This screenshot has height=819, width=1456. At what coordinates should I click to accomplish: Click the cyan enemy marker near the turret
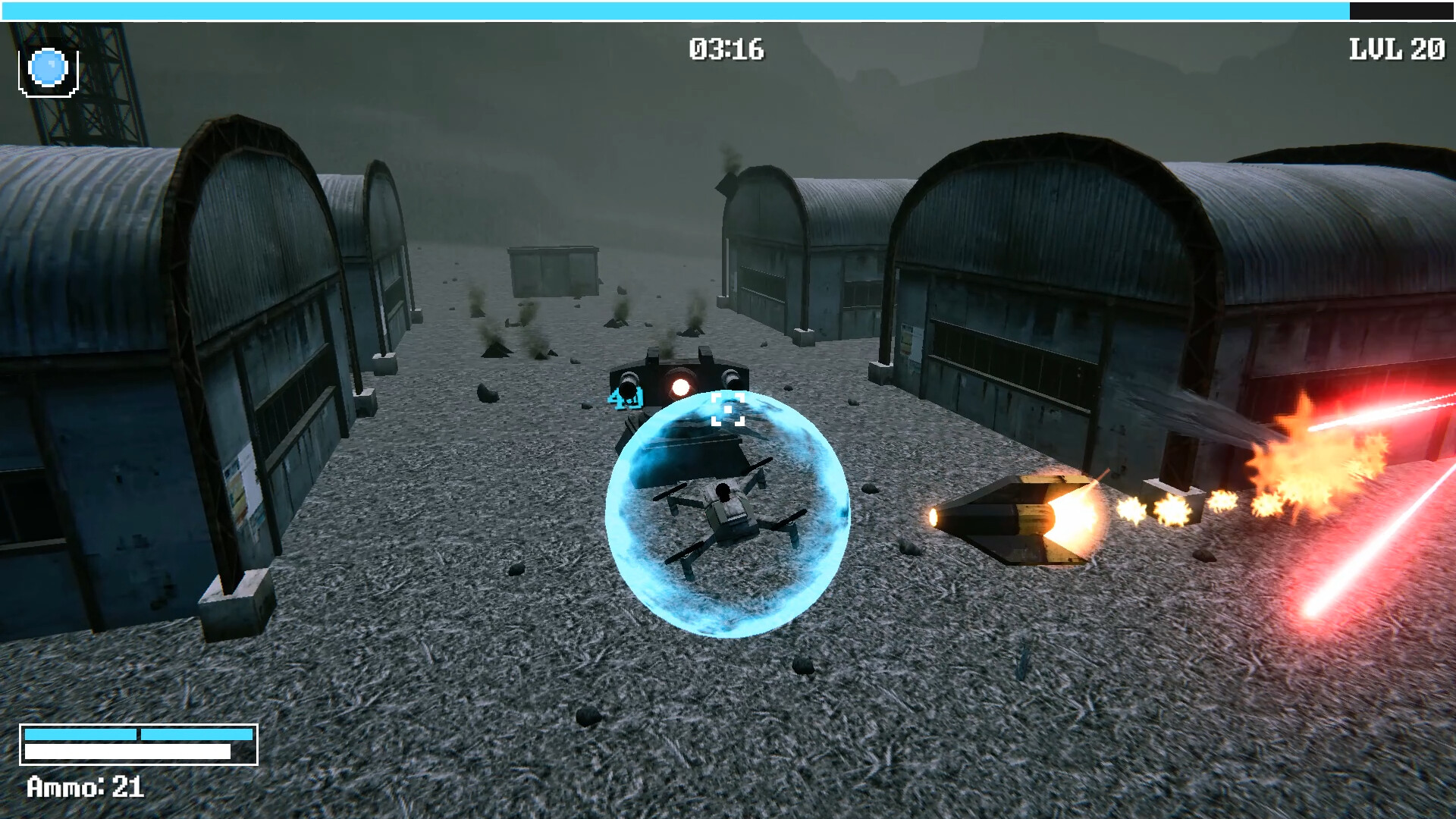(x=624, y=397)
